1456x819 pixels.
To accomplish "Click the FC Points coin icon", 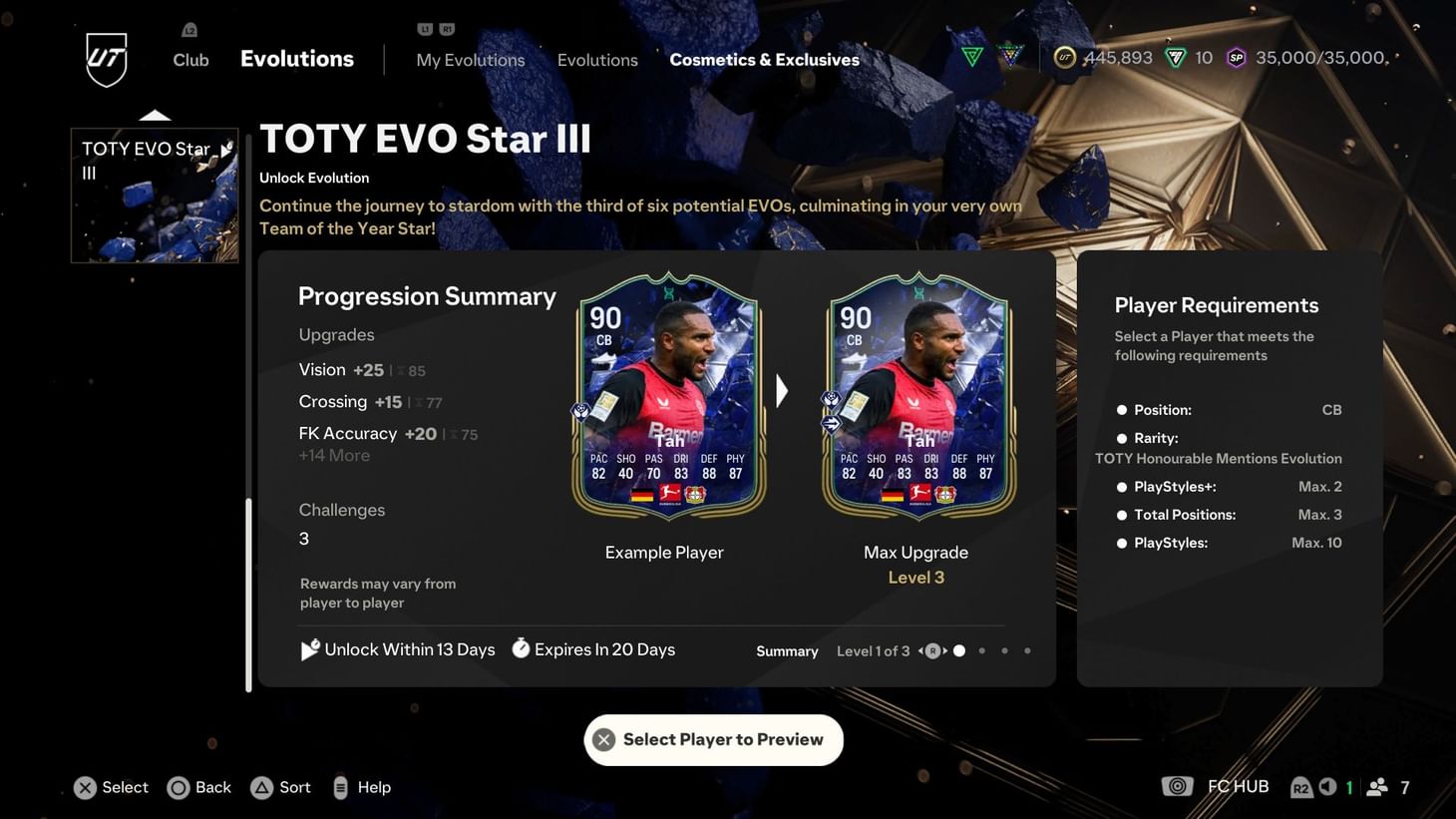I will [x=1065, y=58].
